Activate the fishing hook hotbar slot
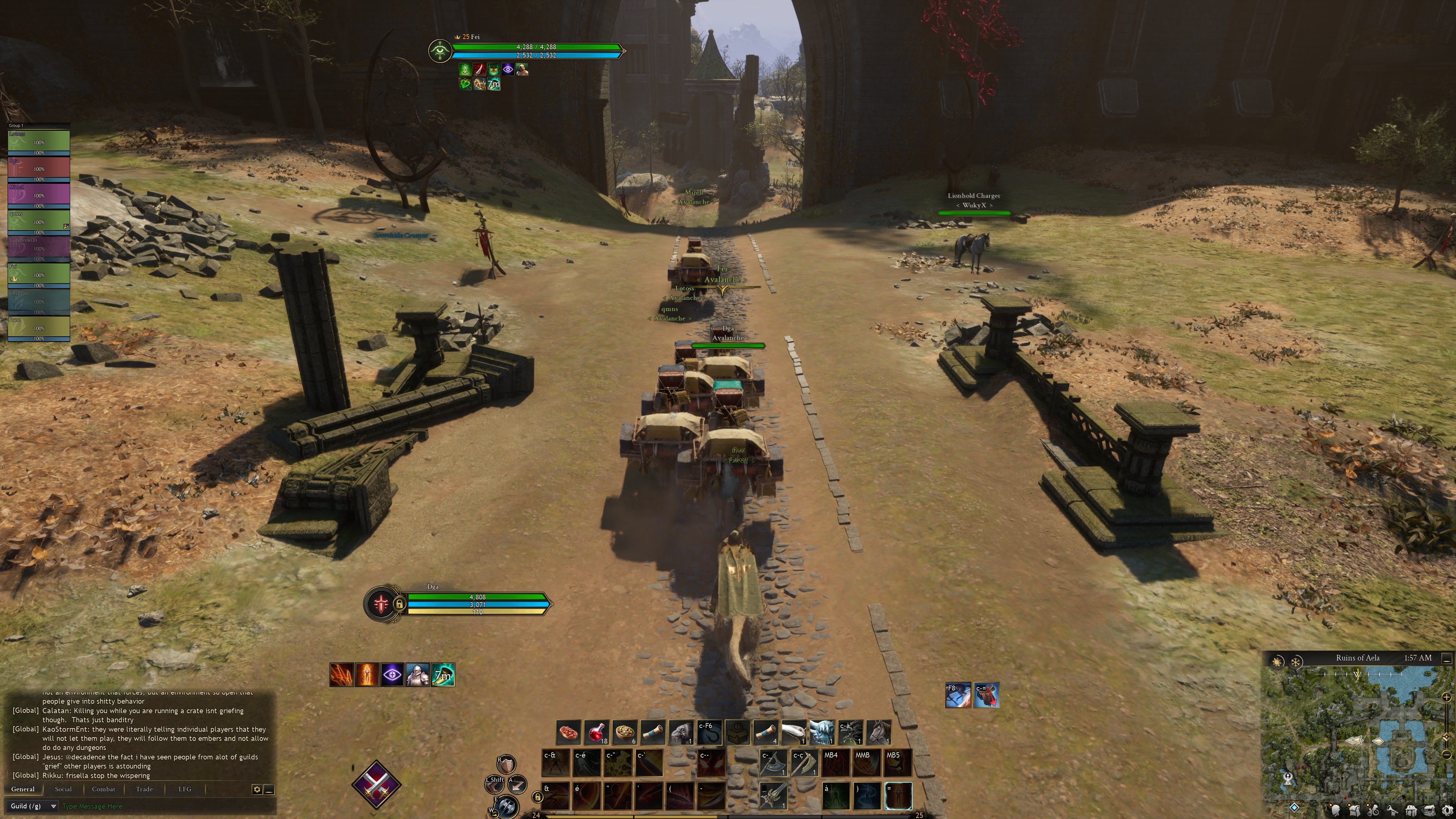The height and width of the screenshot is (819, 1456). (709, 732)
